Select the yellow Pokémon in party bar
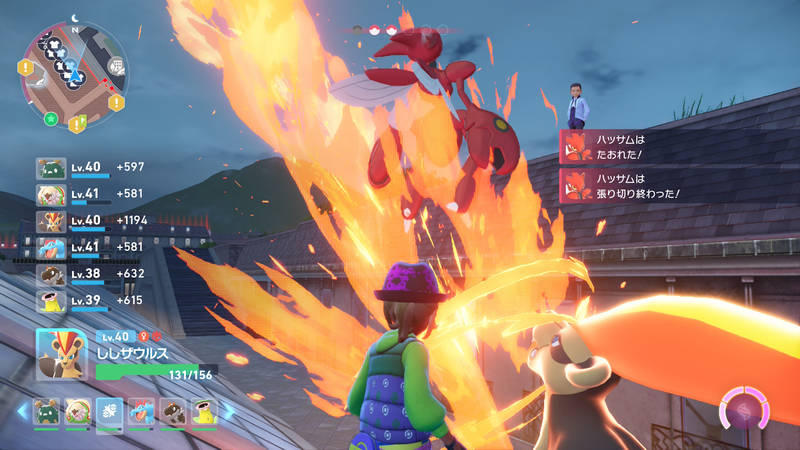Screen dimensions: 800x450 [204, 411]
